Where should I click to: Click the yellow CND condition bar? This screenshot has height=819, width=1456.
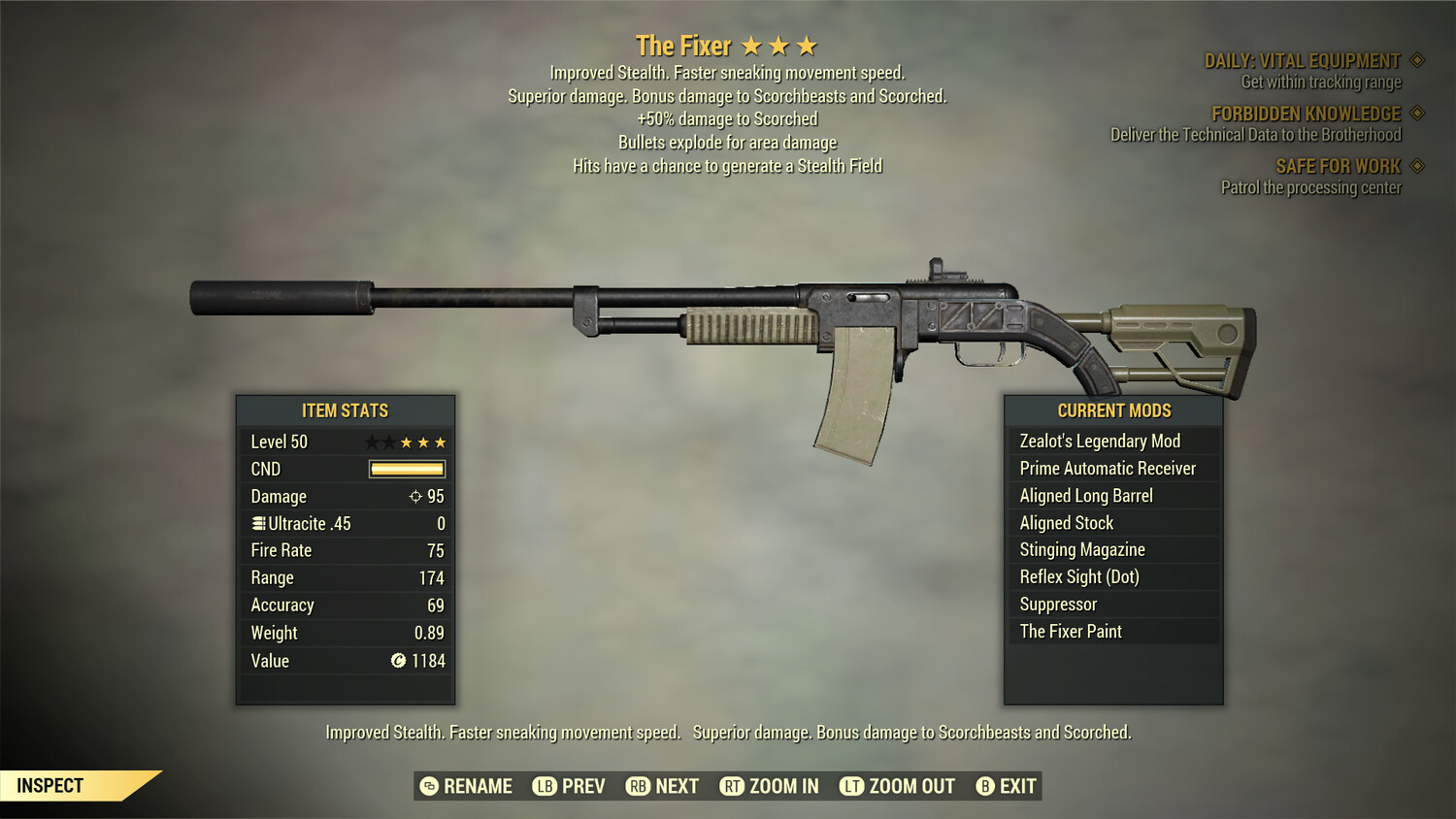(x=406, y=469)
